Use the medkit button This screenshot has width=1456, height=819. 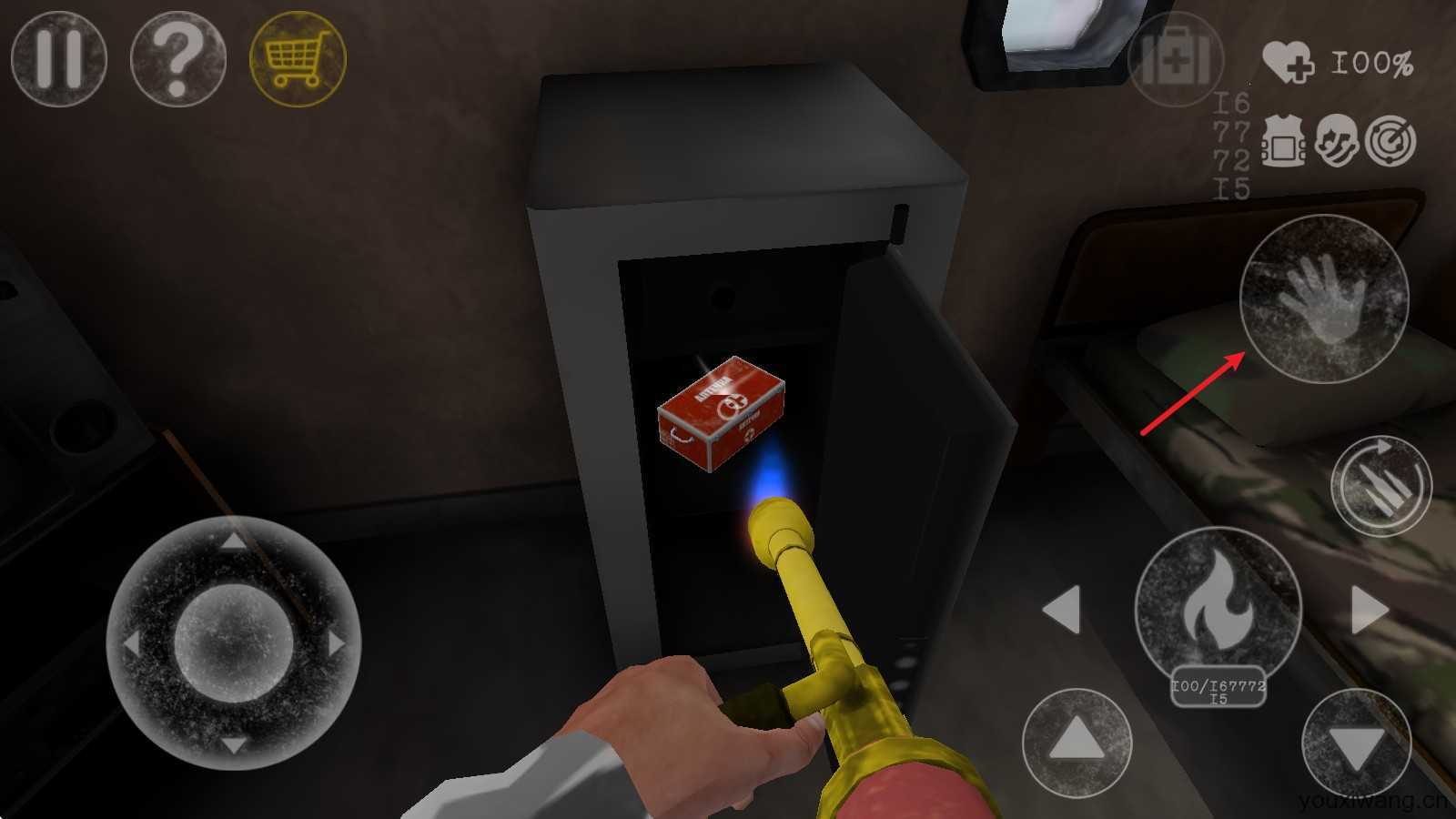point(1176,60)
